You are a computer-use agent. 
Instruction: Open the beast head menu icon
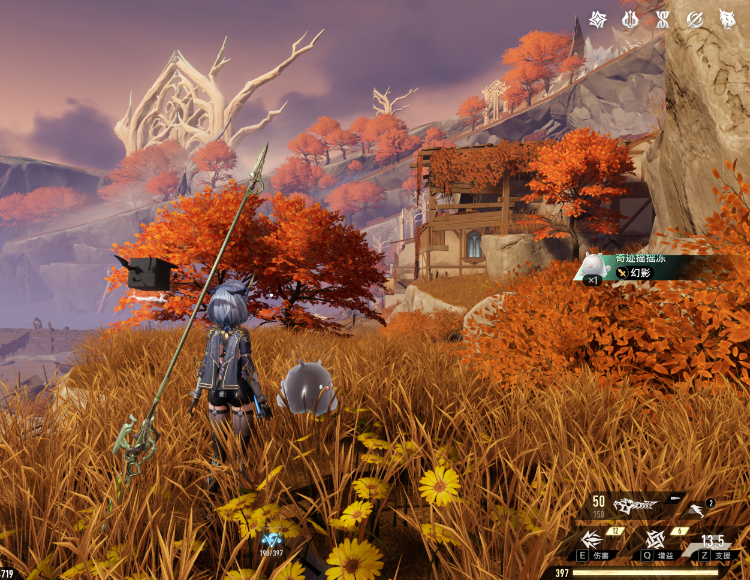[x=727, y=19]
